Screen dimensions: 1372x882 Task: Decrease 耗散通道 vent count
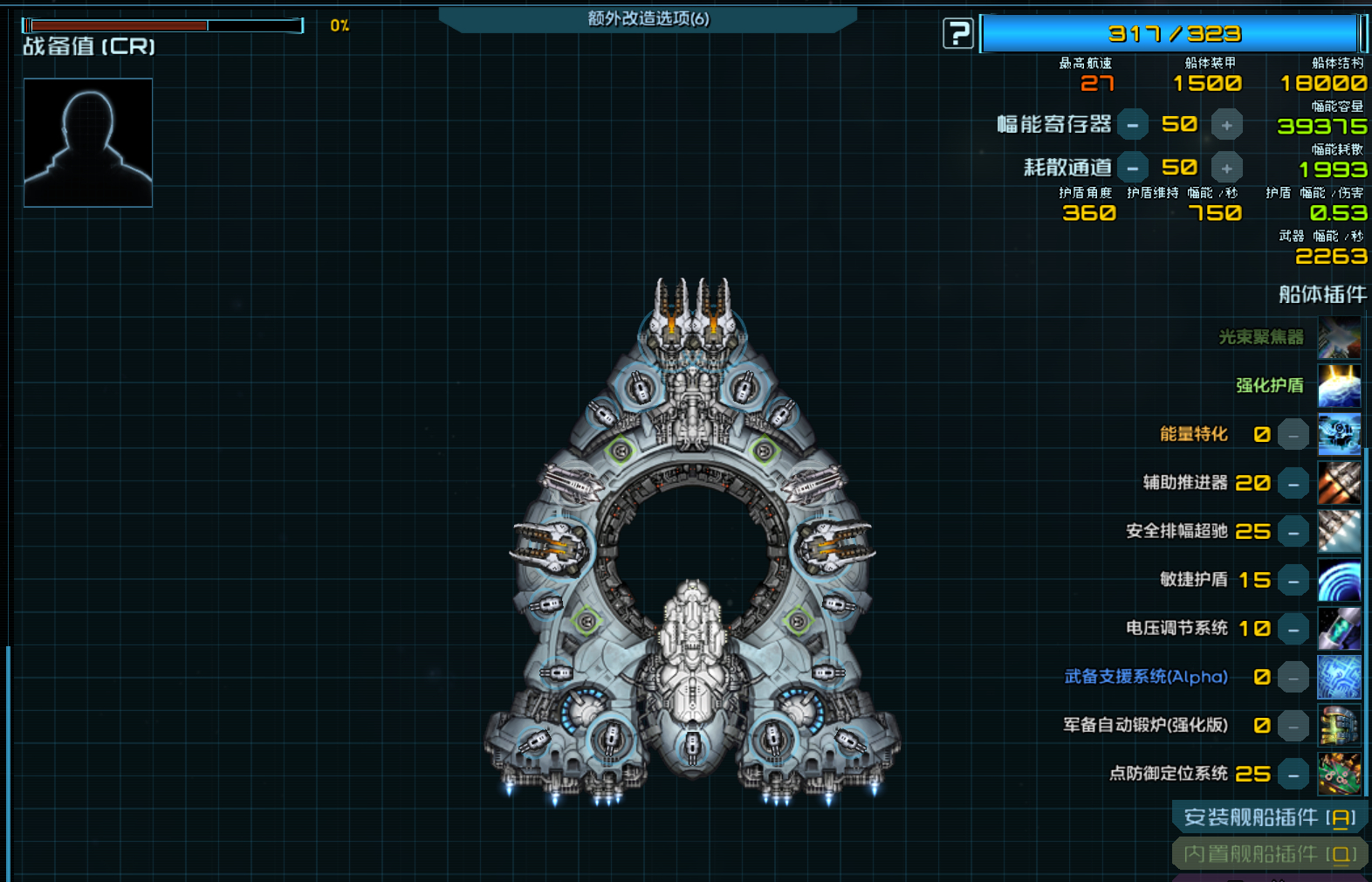(x=1132, y=168)
